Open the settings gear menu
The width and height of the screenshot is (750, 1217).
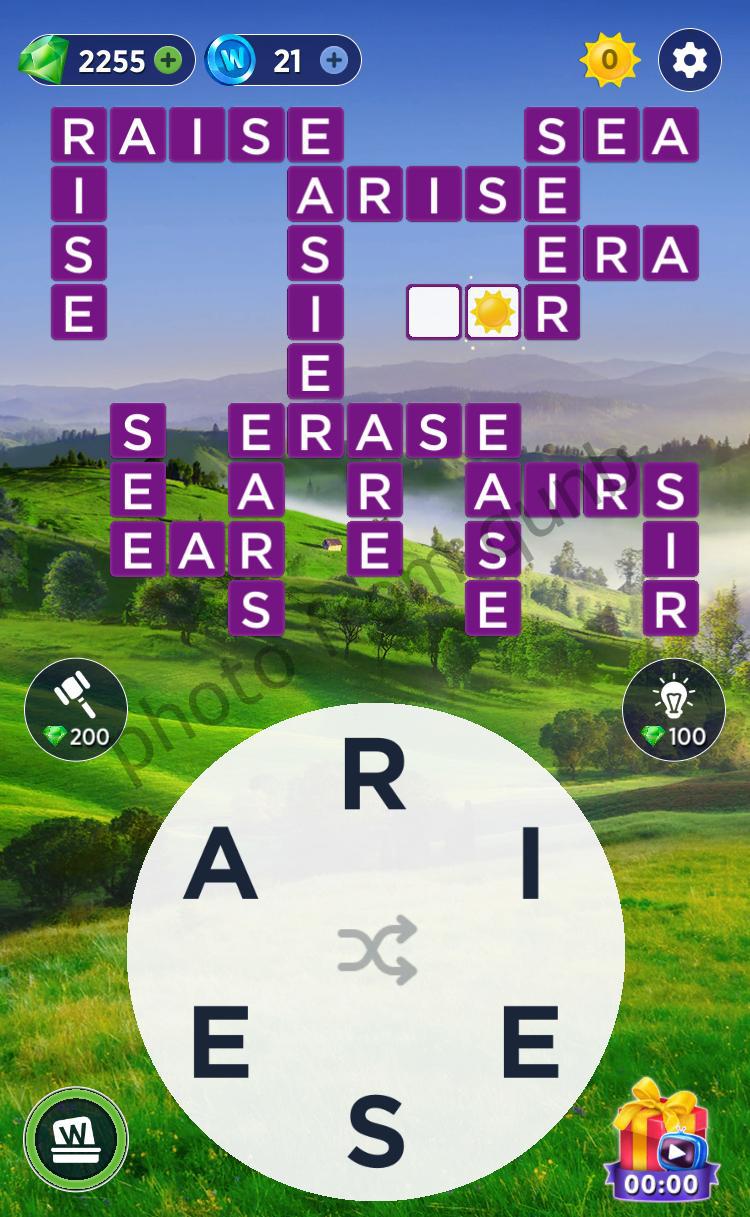689,61
